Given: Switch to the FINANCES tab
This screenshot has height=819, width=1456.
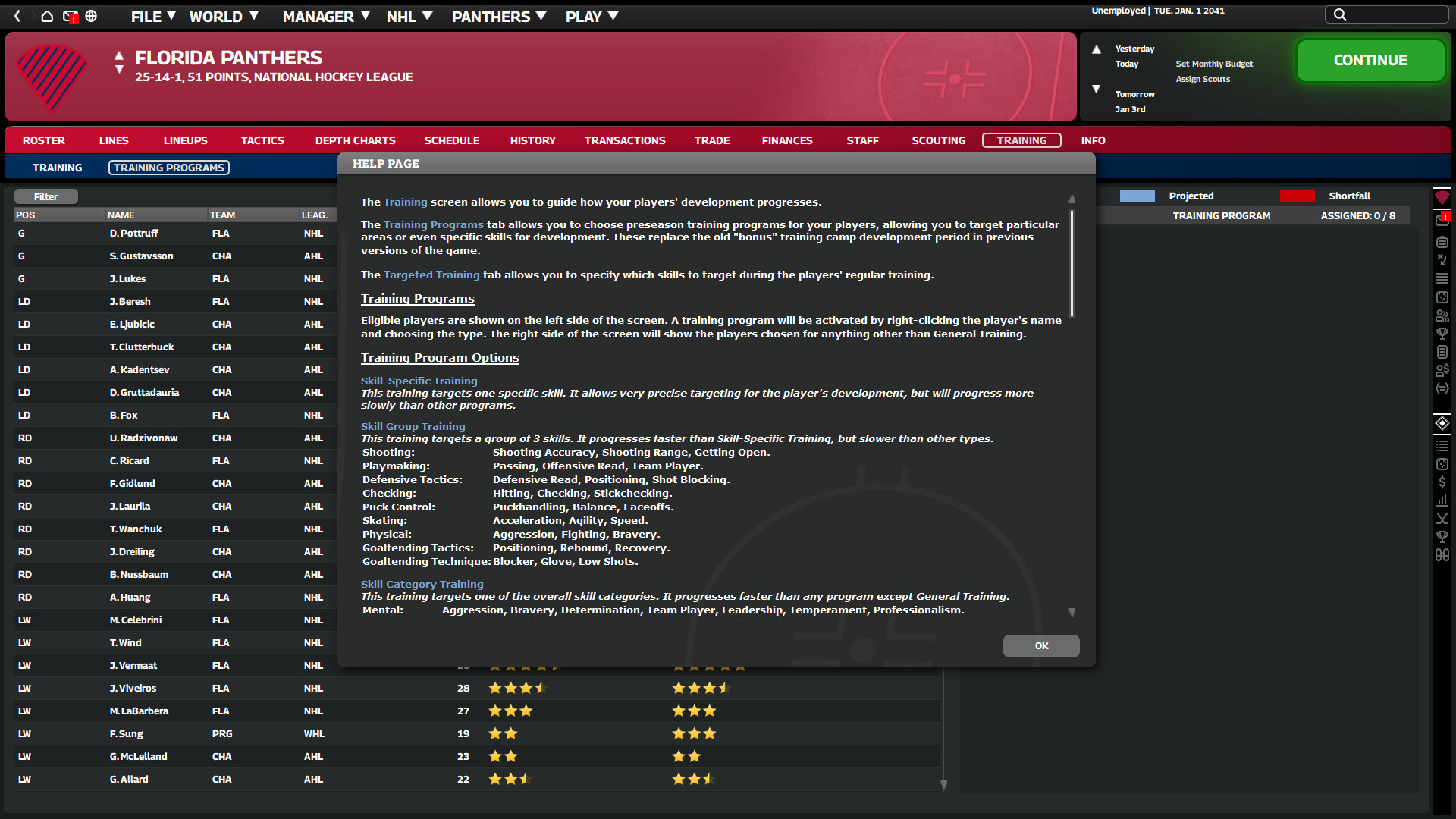Looking at the screenshot, I should pos(787,140).
